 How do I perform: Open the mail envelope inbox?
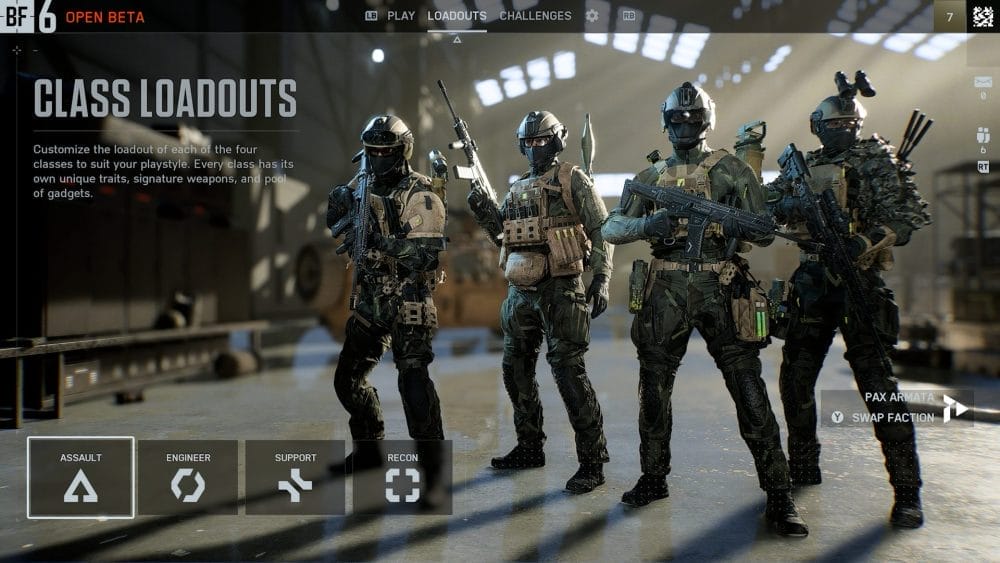[983, 82]
